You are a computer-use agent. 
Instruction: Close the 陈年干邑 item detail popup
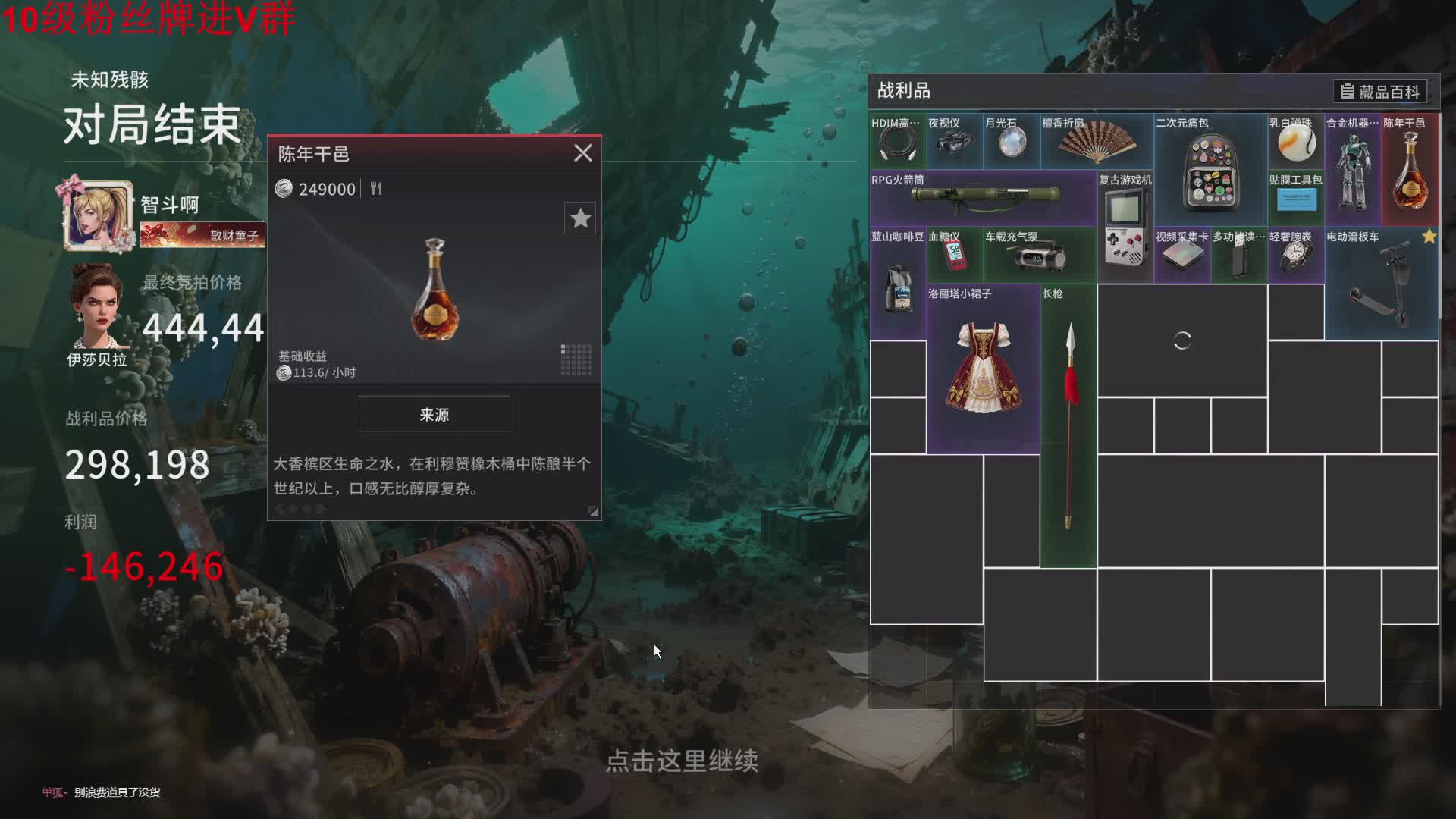pos(582,153)
